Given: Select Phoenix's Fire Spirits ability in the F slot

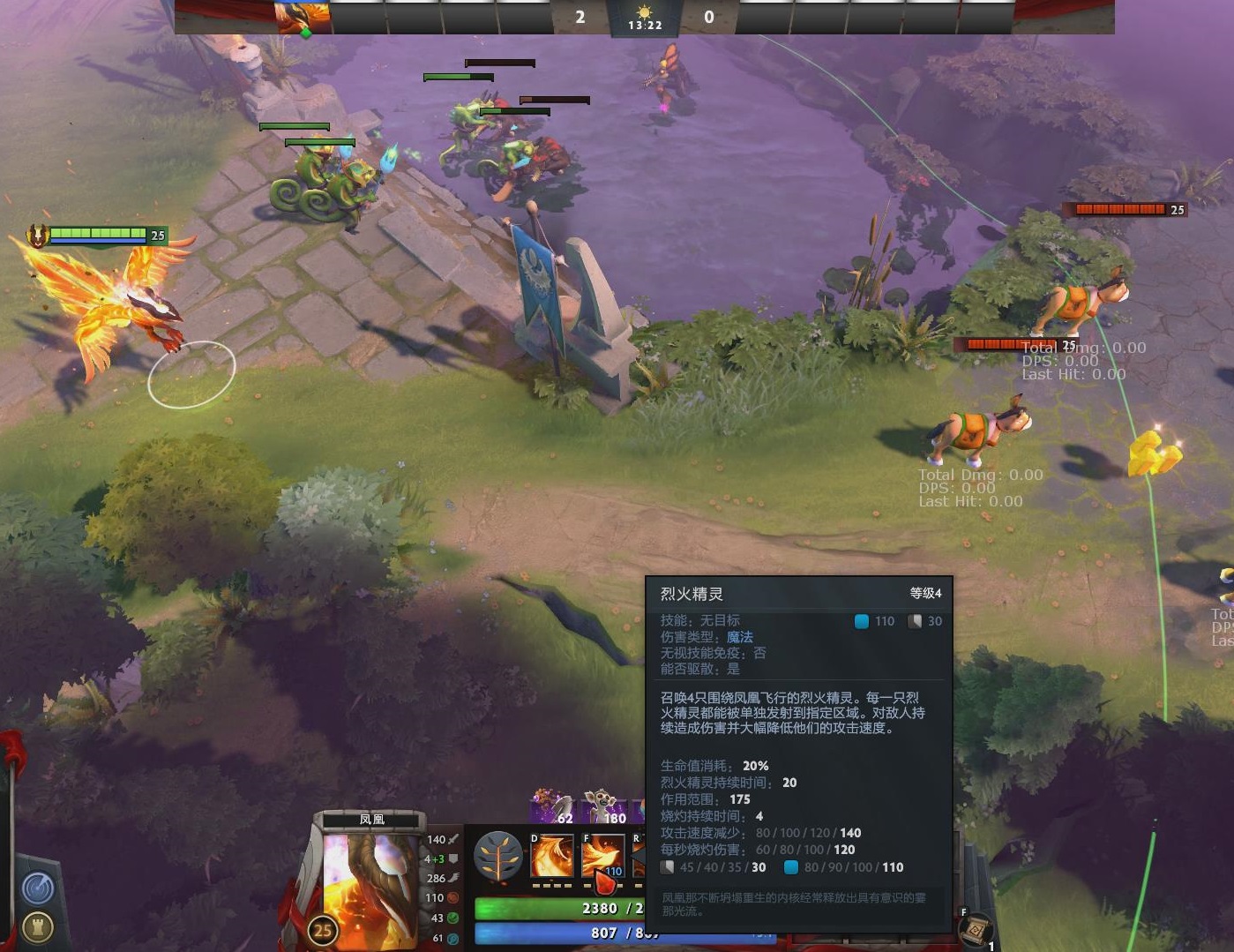Looking at the screenshot, I should 603,854.
